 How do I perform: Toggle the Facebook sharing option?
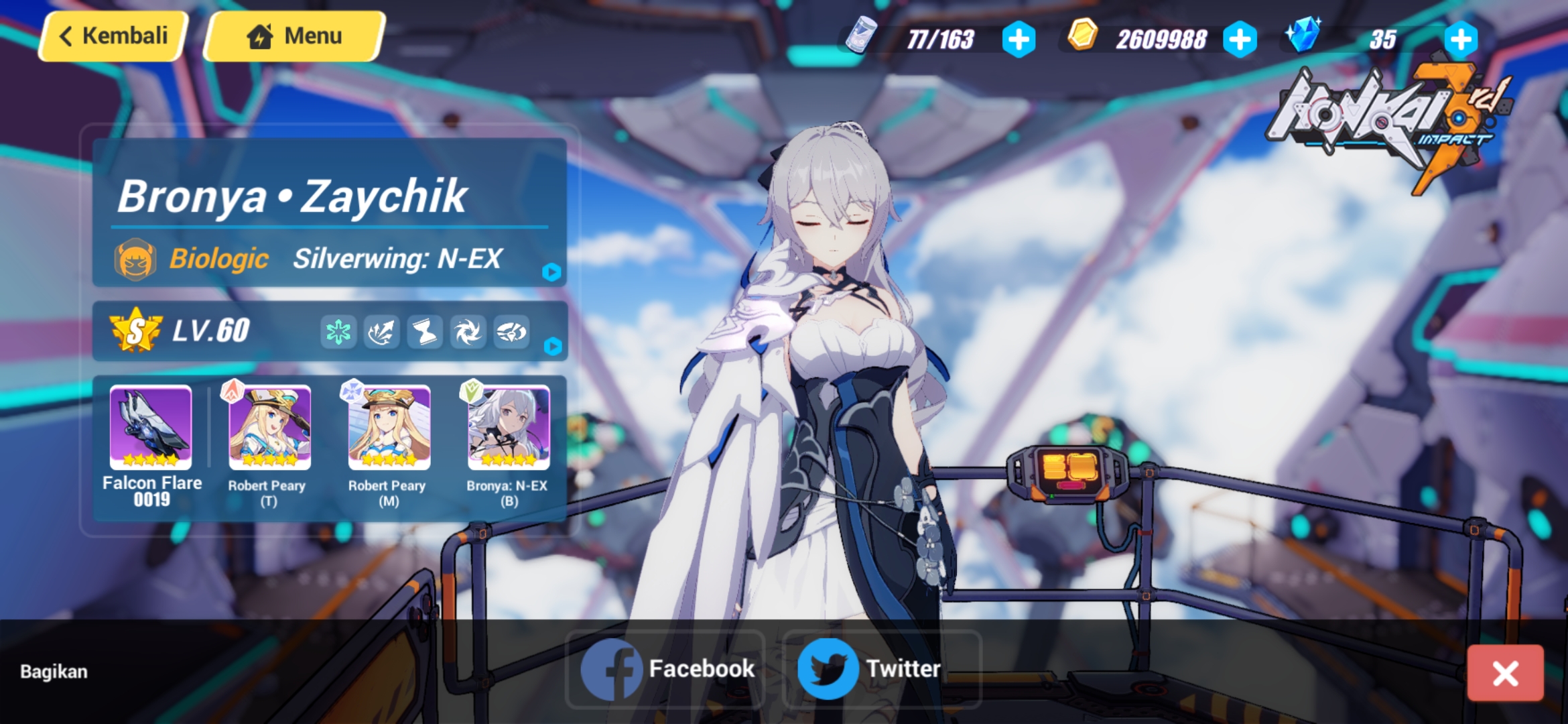tap(665, 667)
